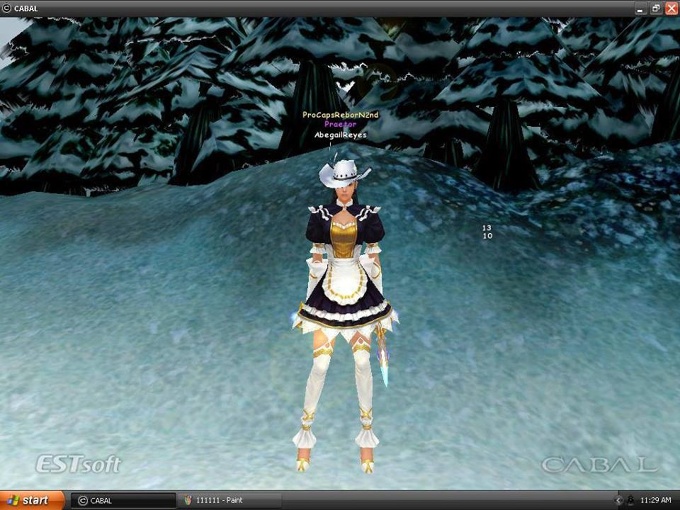Switch to the 111111 - Paint taskbar window

tap(229, 500)
